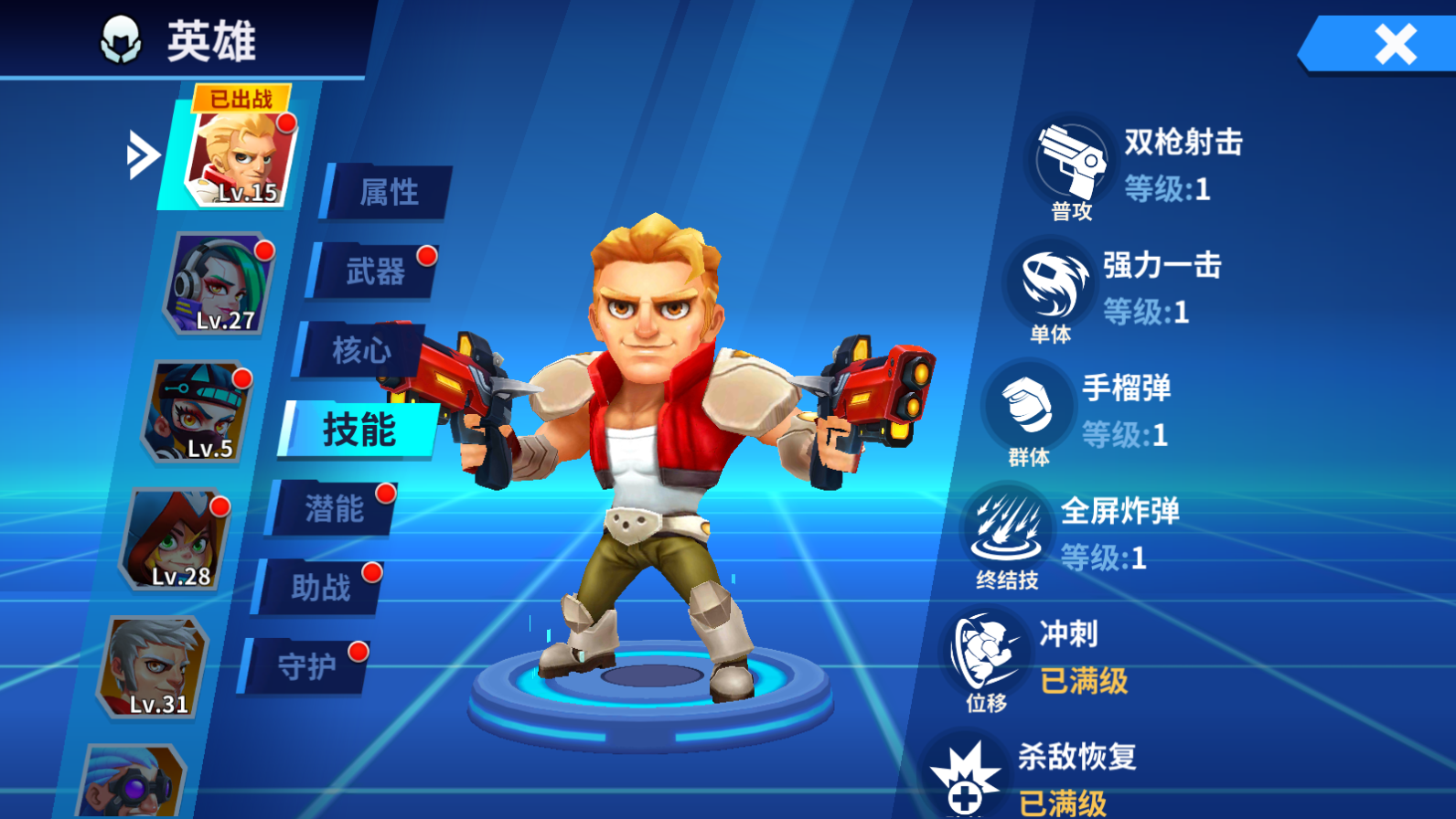Pick the masked ninja hero at Lv.5
1456x819 pixels.
pos(198,411)
